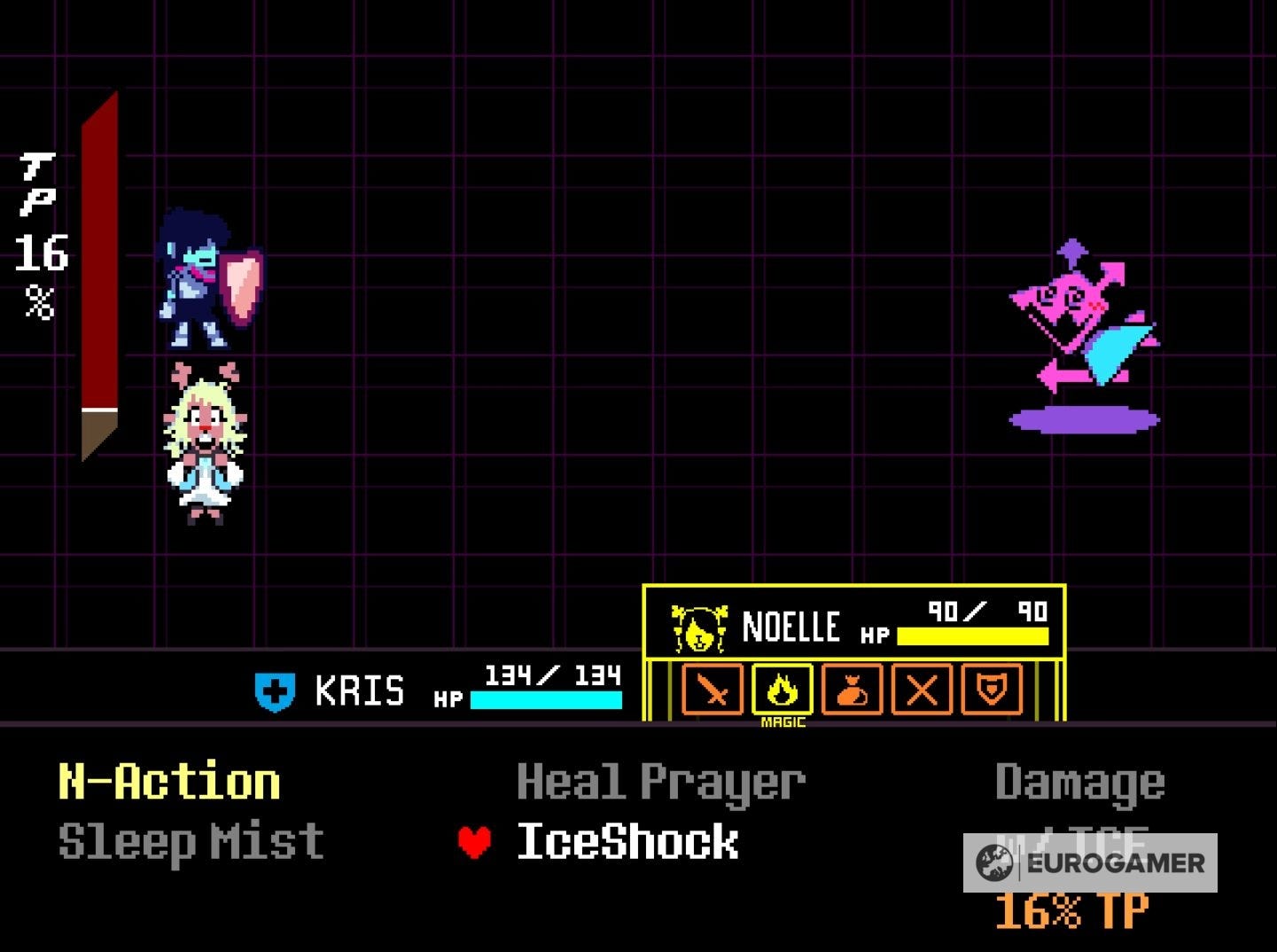Image resolution: width=1277 pixels, height=952 pixels.
Task: Click Noelle's yellow HP bar
Action: pos(971,635)
